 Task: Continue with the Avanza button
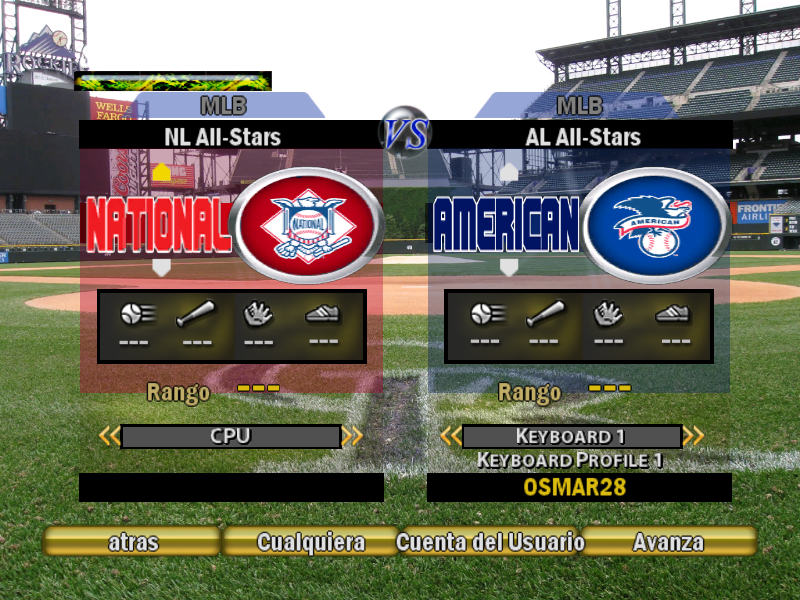click(668, 542)
